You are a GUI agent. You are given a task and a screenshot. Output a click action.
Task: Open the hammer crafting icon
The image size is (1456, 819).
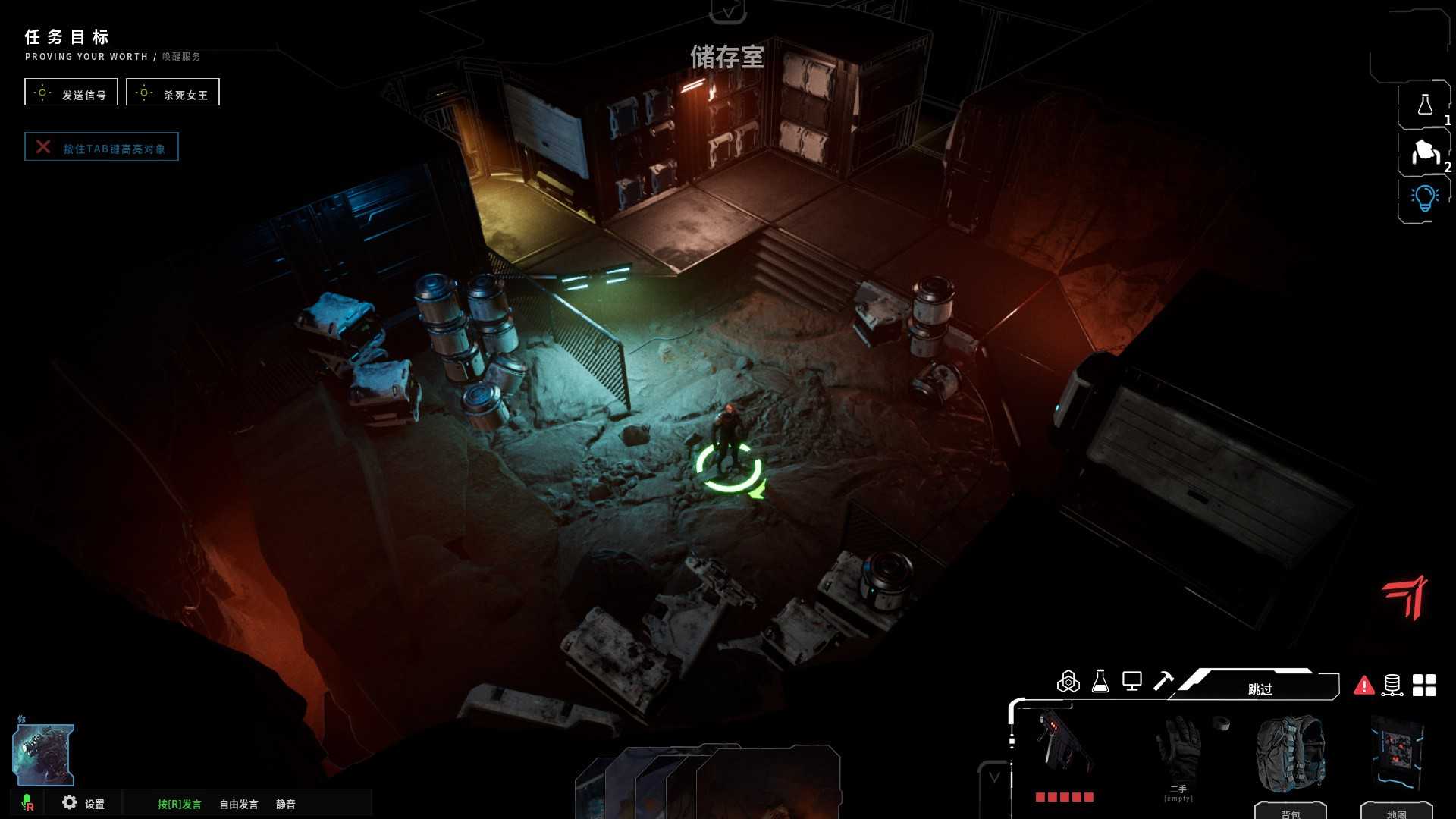(x=1163, y=681)
